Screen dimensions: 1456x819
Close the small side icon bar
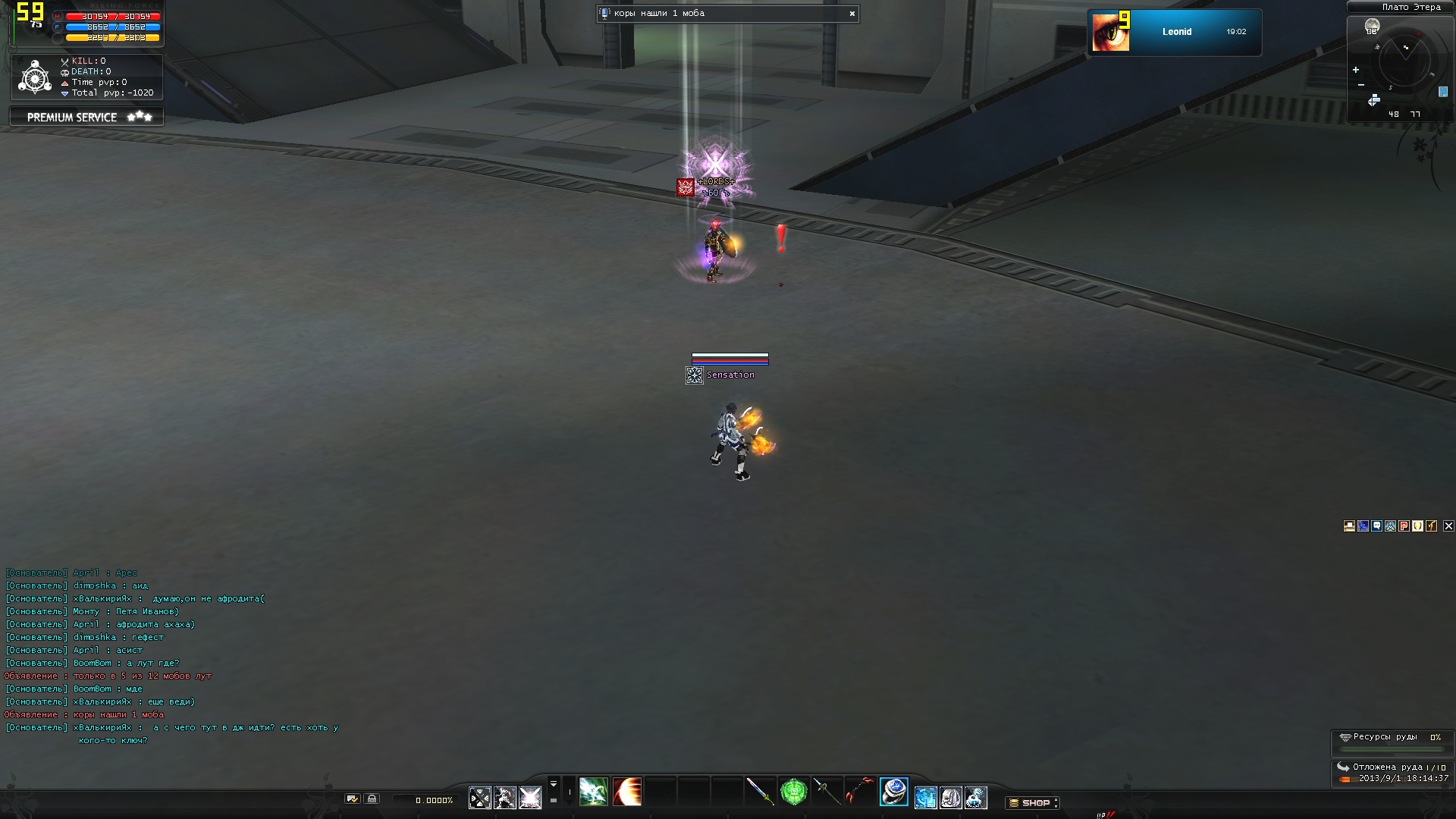1448,526
